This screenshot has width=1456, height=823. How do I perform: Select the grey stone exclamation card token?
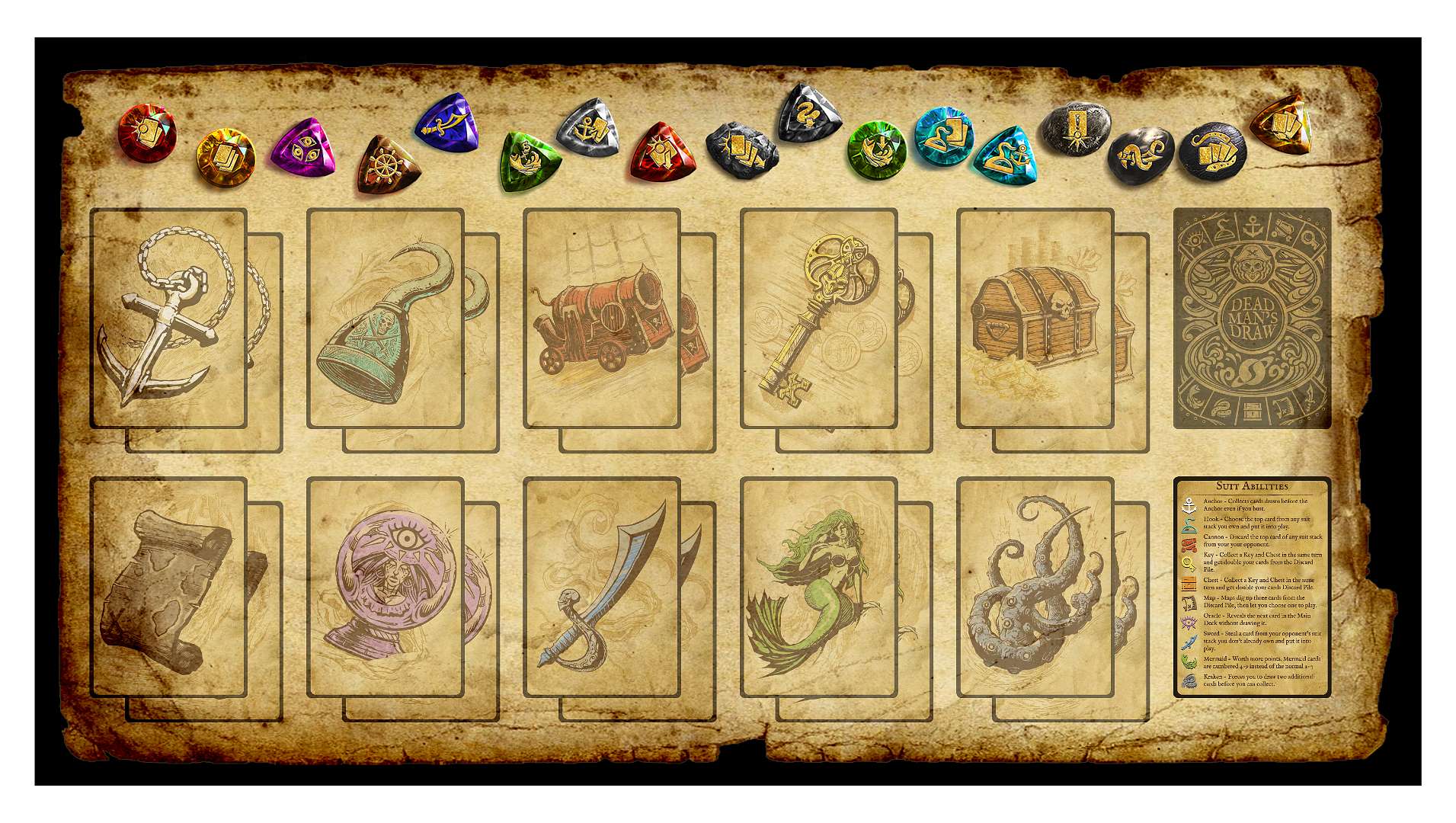click(x=1075, y=128)
